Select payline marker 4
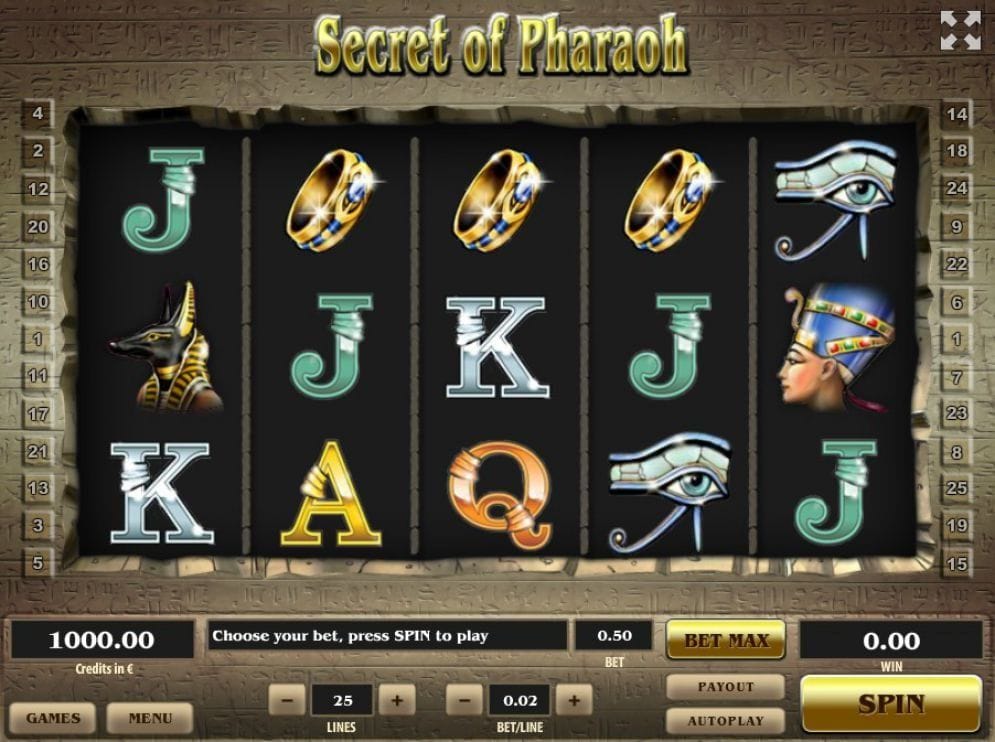Image resolution: width=995 pixels, height=742 pixels. coord(38,114)
